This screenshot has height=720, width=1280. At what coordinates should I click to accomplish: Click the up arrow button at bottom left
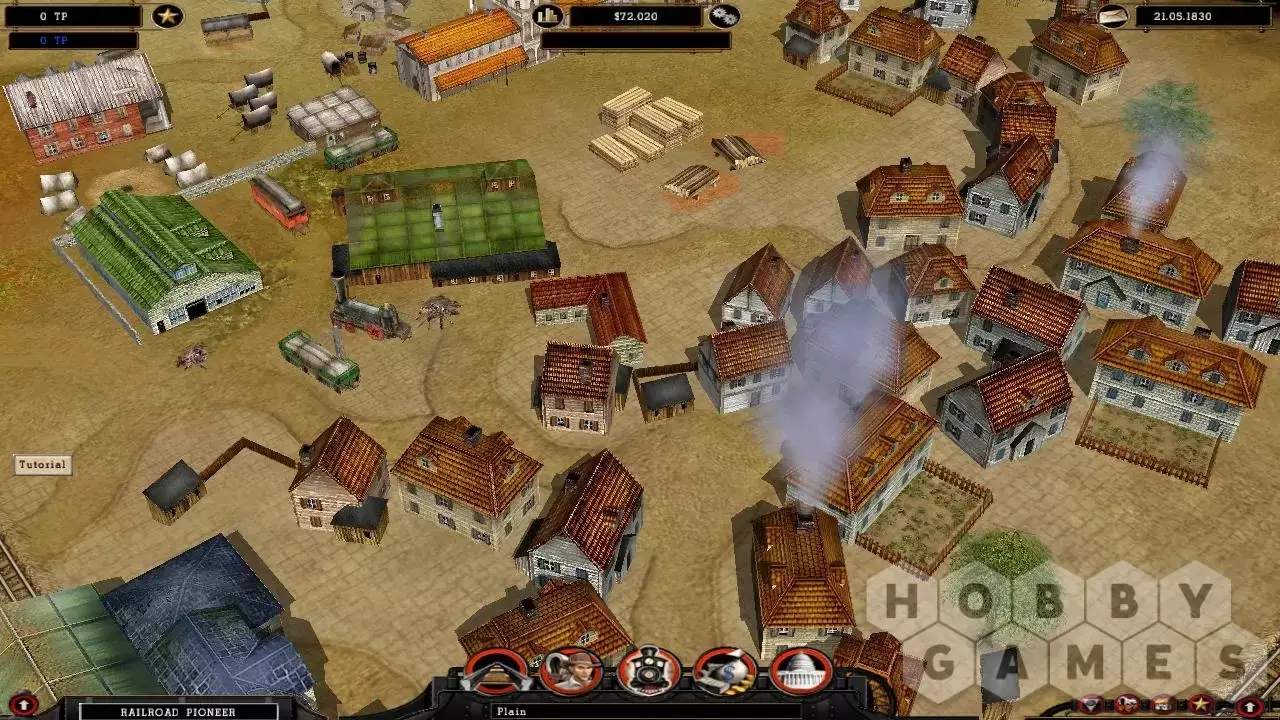pyautogui.click(x=25, y=706)
